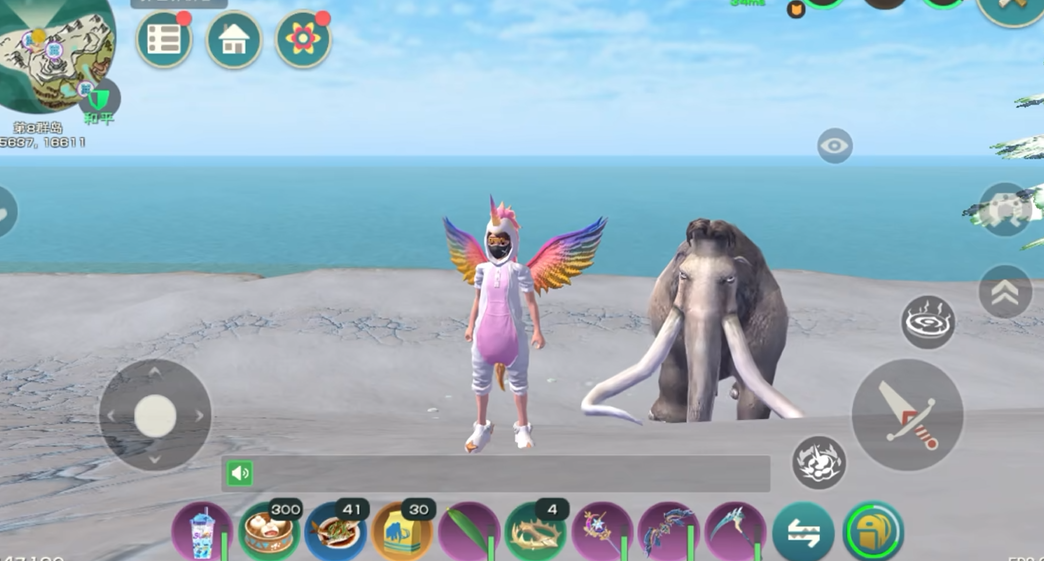
Task: Toggle the green speaker chat button
Action: point(240,473)
